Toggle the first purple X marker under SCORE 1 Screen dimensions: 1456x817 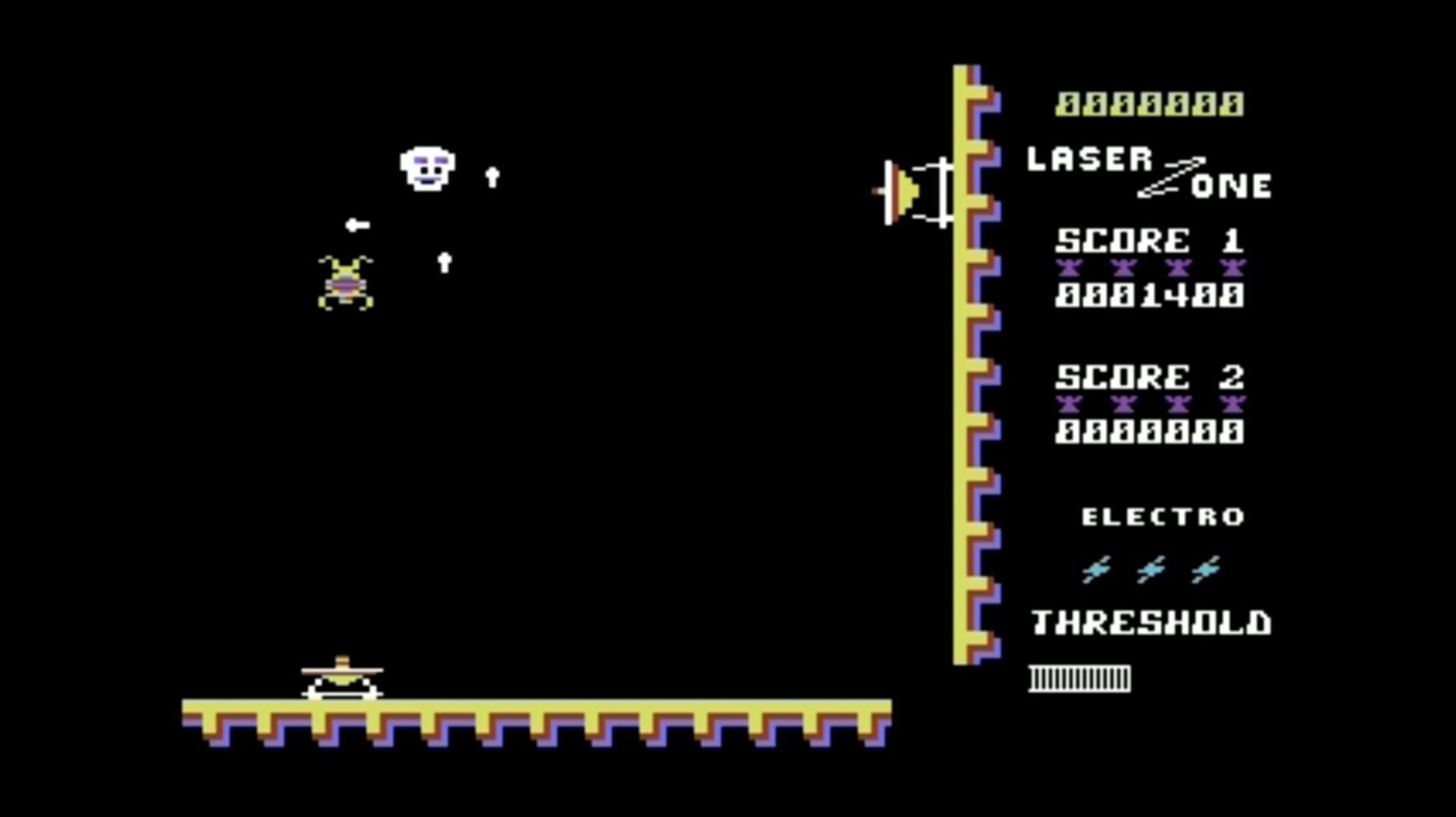point(1069,265)
